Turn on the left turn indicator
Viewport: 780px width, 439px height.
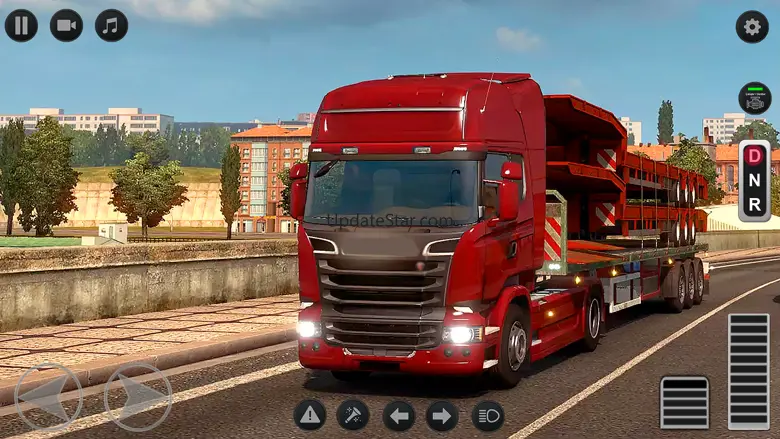click(x=398, y=415)
